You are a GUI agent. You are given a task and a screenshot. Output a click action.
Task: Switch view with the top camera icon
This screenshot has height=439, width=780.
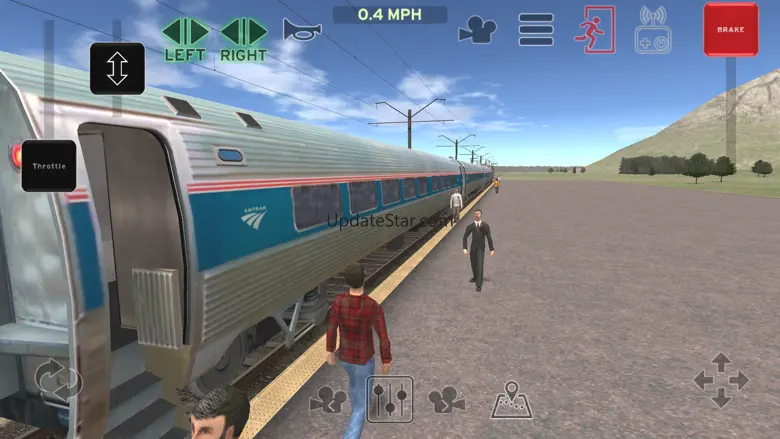477,30
